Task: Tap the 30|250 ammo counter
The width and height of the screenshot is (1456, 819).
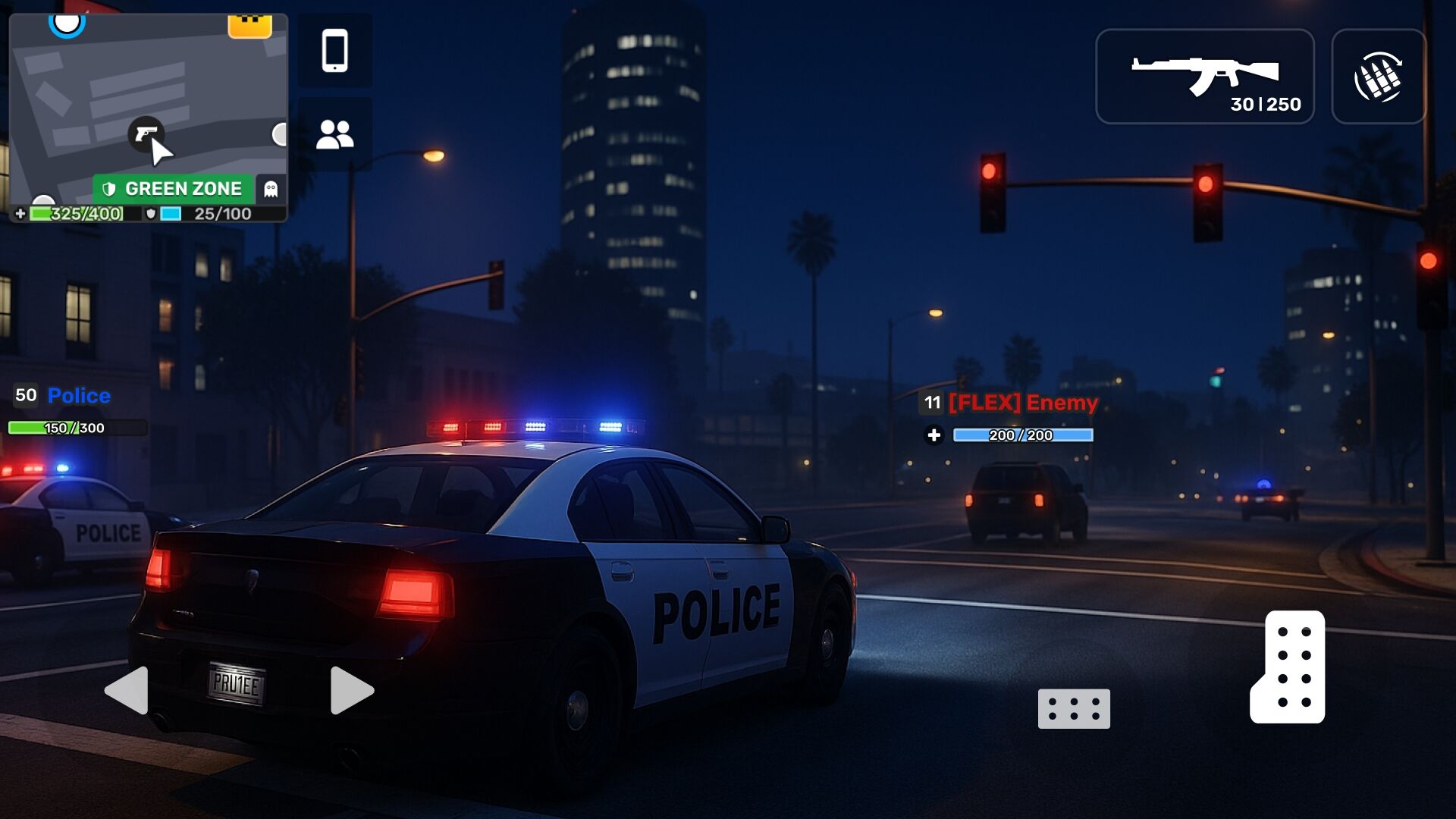Action: point(1265,105)
